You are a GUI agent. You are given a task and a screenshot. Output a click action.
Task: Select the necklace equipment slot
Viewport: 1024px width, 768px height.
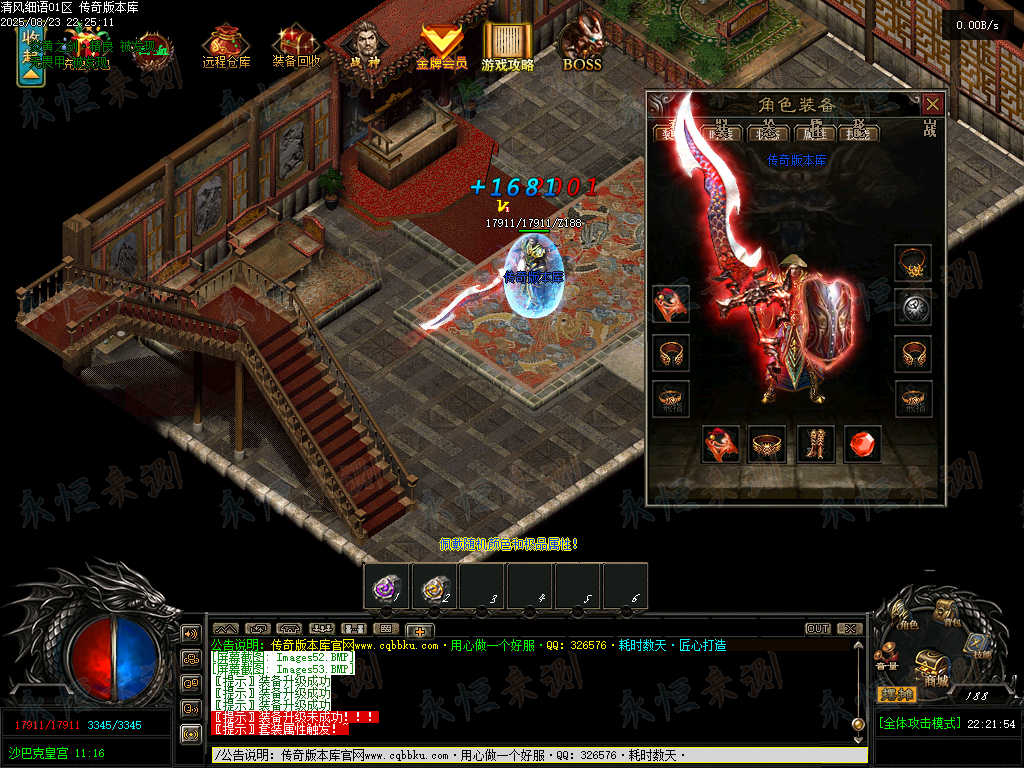tap(912, 263)
